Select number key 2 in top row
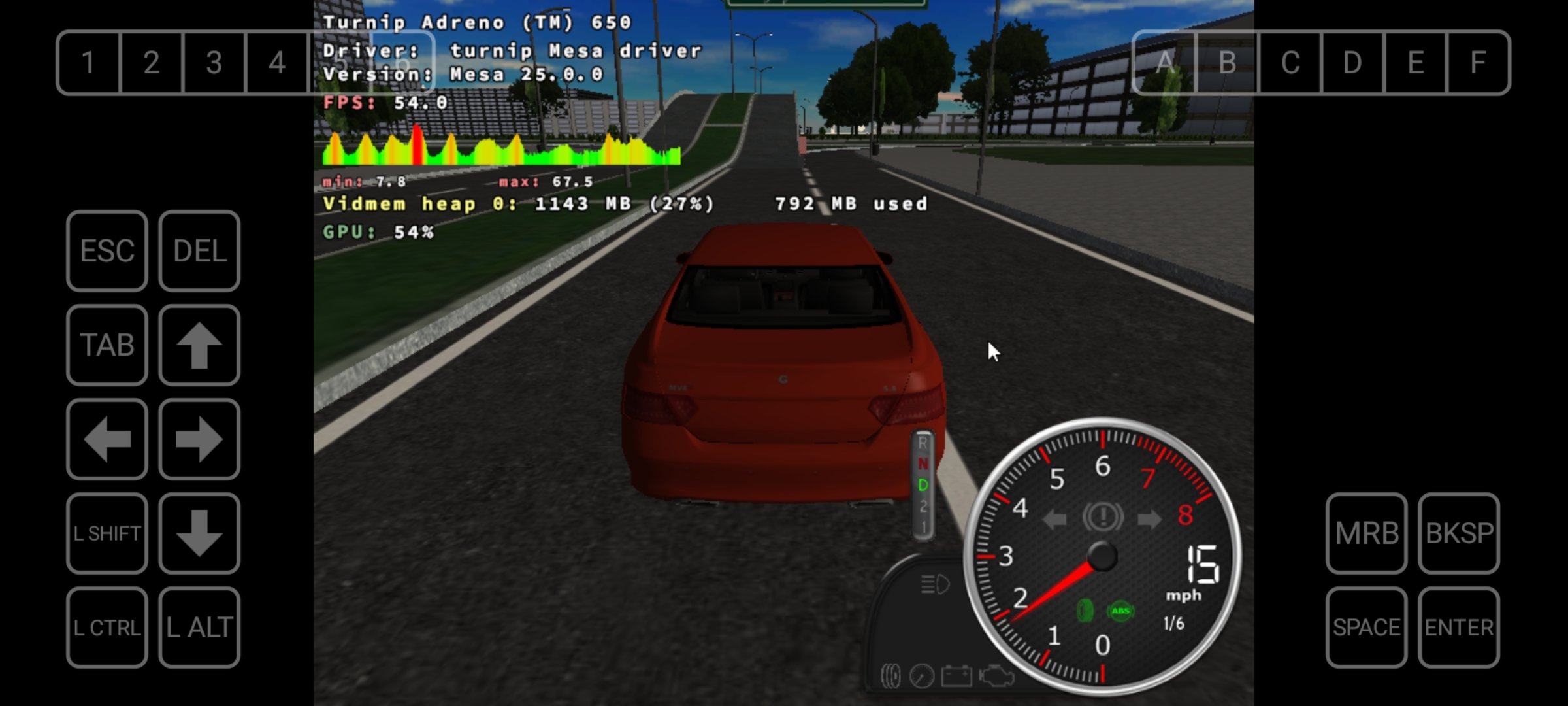Screen dimensions: 1568x706 click(x=152, y=63)
